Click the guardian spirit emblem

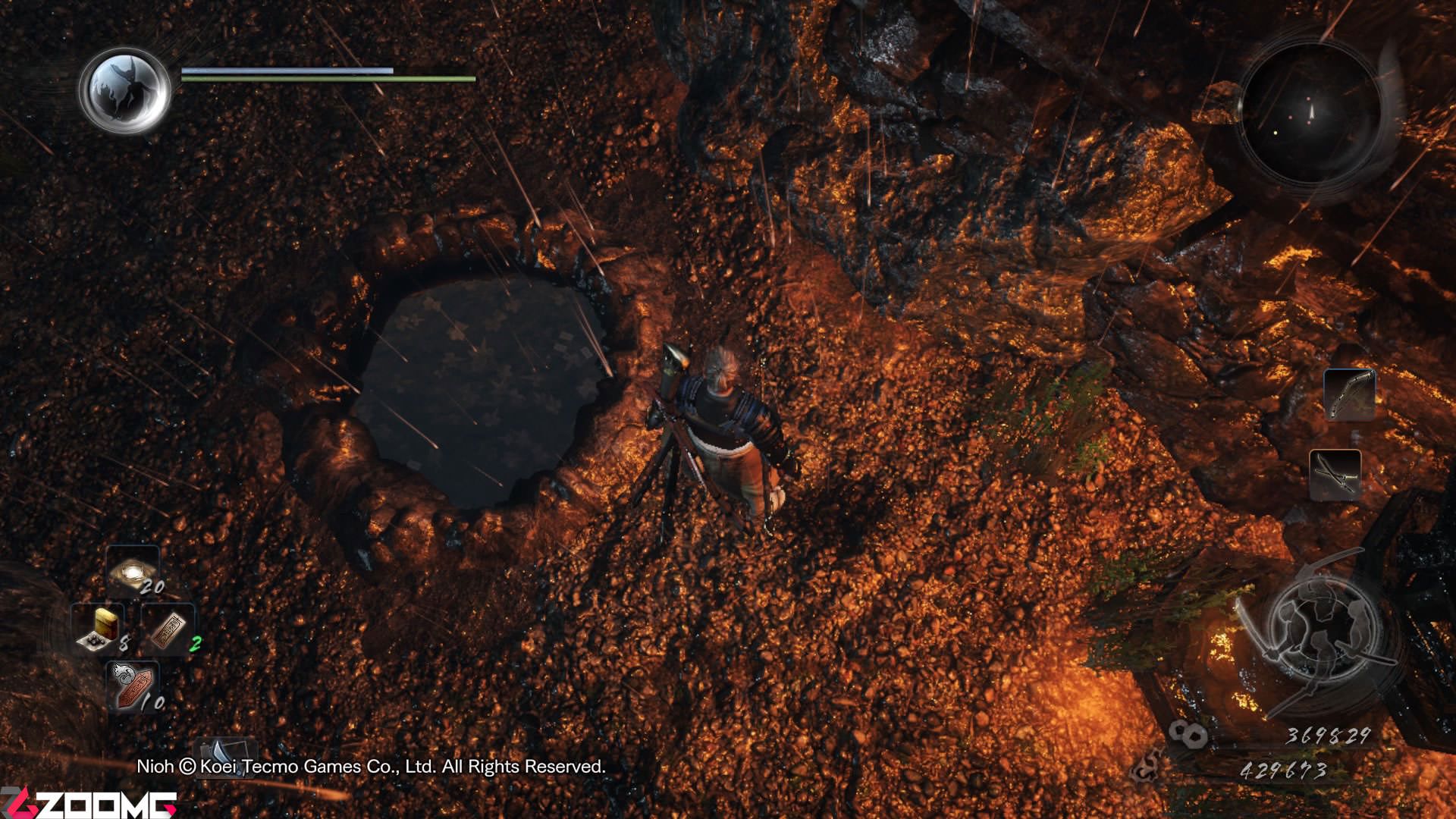(x=125, y=89)
